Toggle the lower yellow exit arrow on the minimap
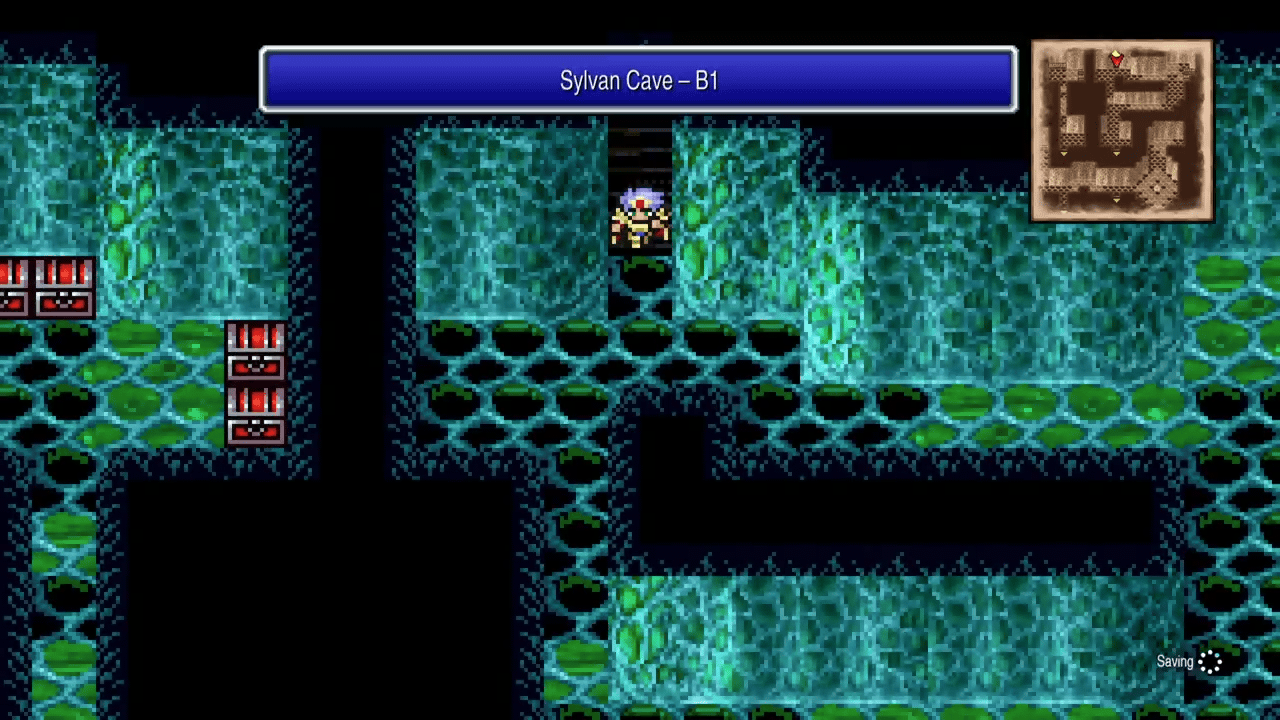 pos(1117,199)
